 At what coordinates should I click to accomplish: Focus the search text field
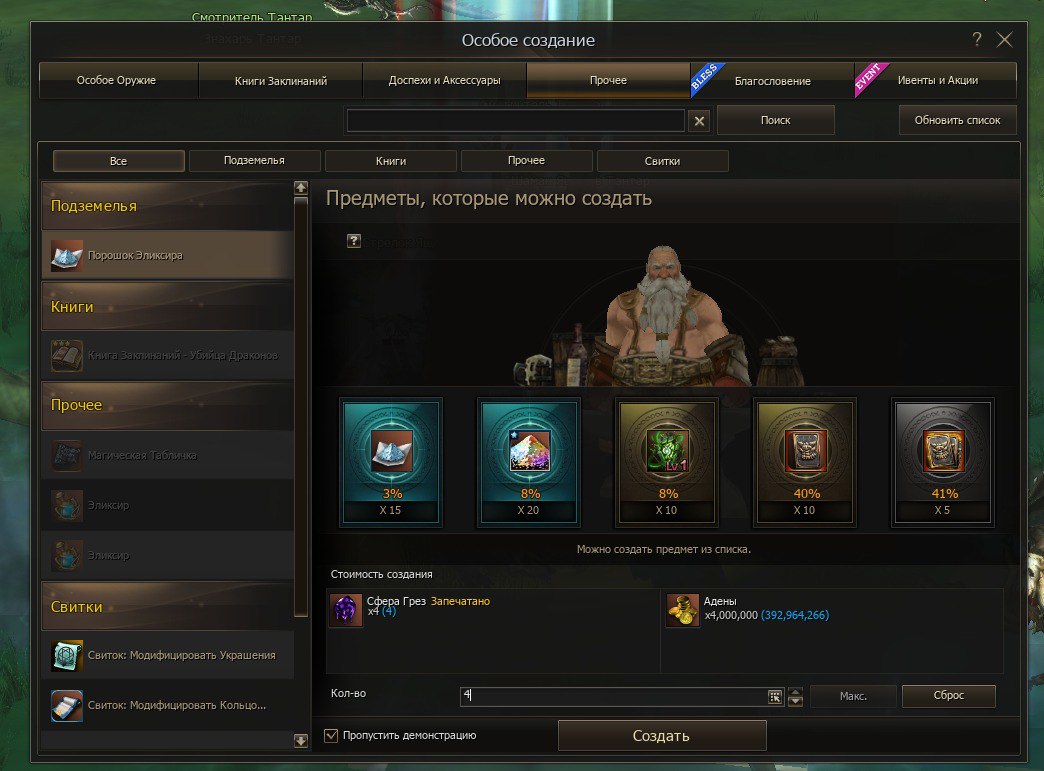coord(515,121)
